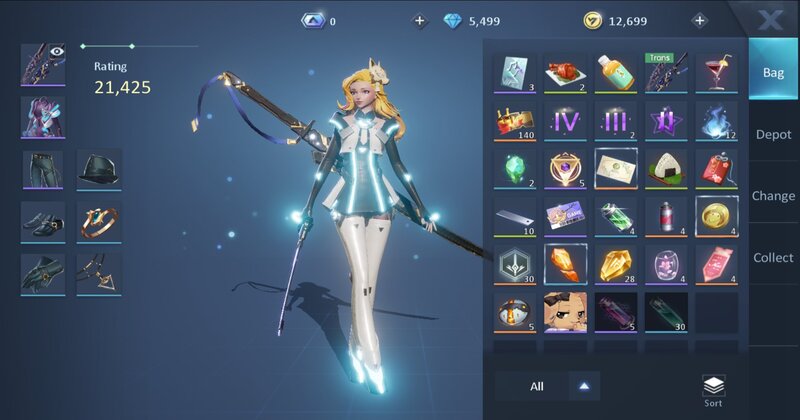Select the rice ball onigiri item
This screenshot has height=420, width=800.
666,169
